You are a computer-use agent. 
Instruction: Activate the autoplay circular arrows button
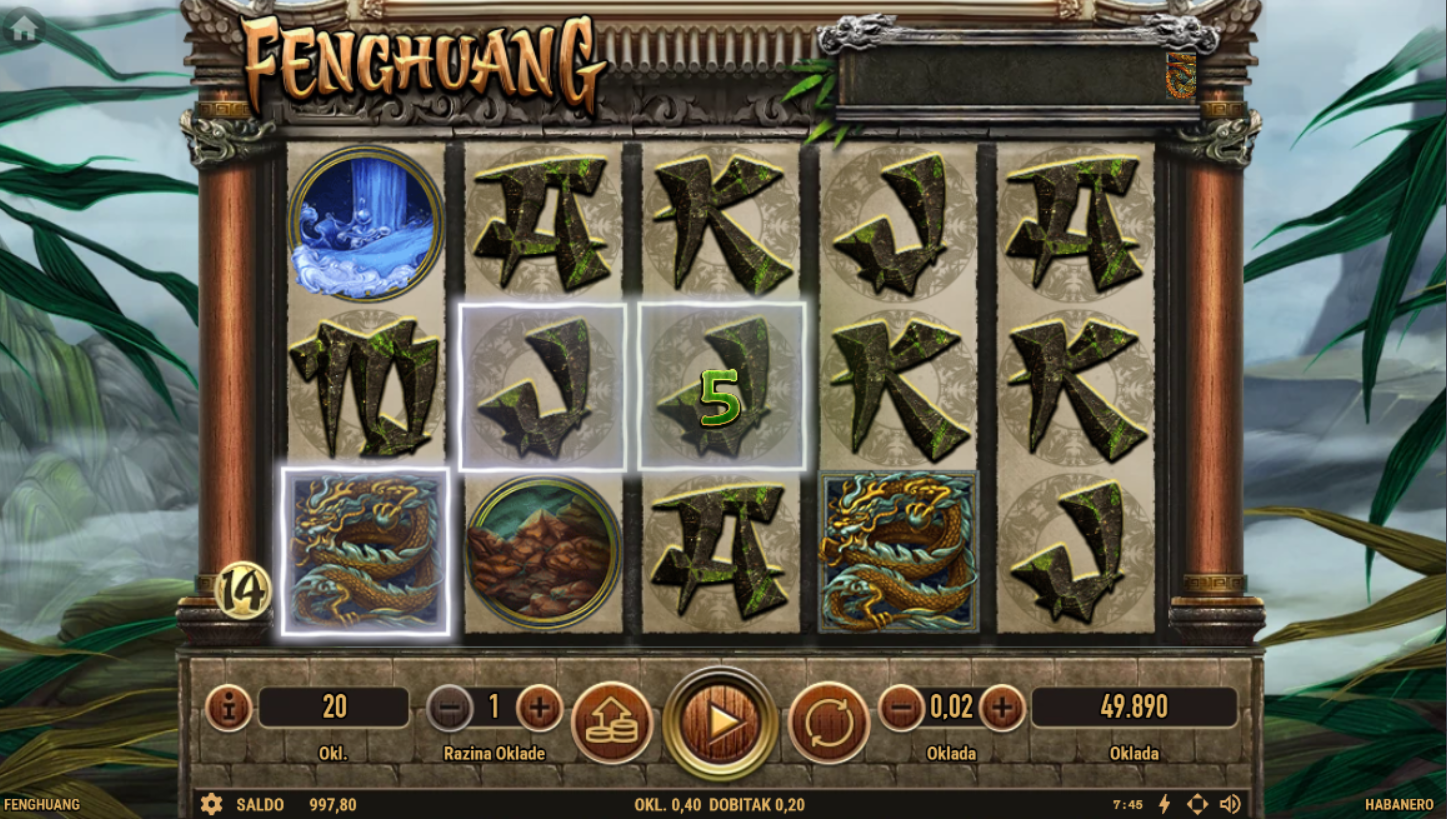pos(829,722)
